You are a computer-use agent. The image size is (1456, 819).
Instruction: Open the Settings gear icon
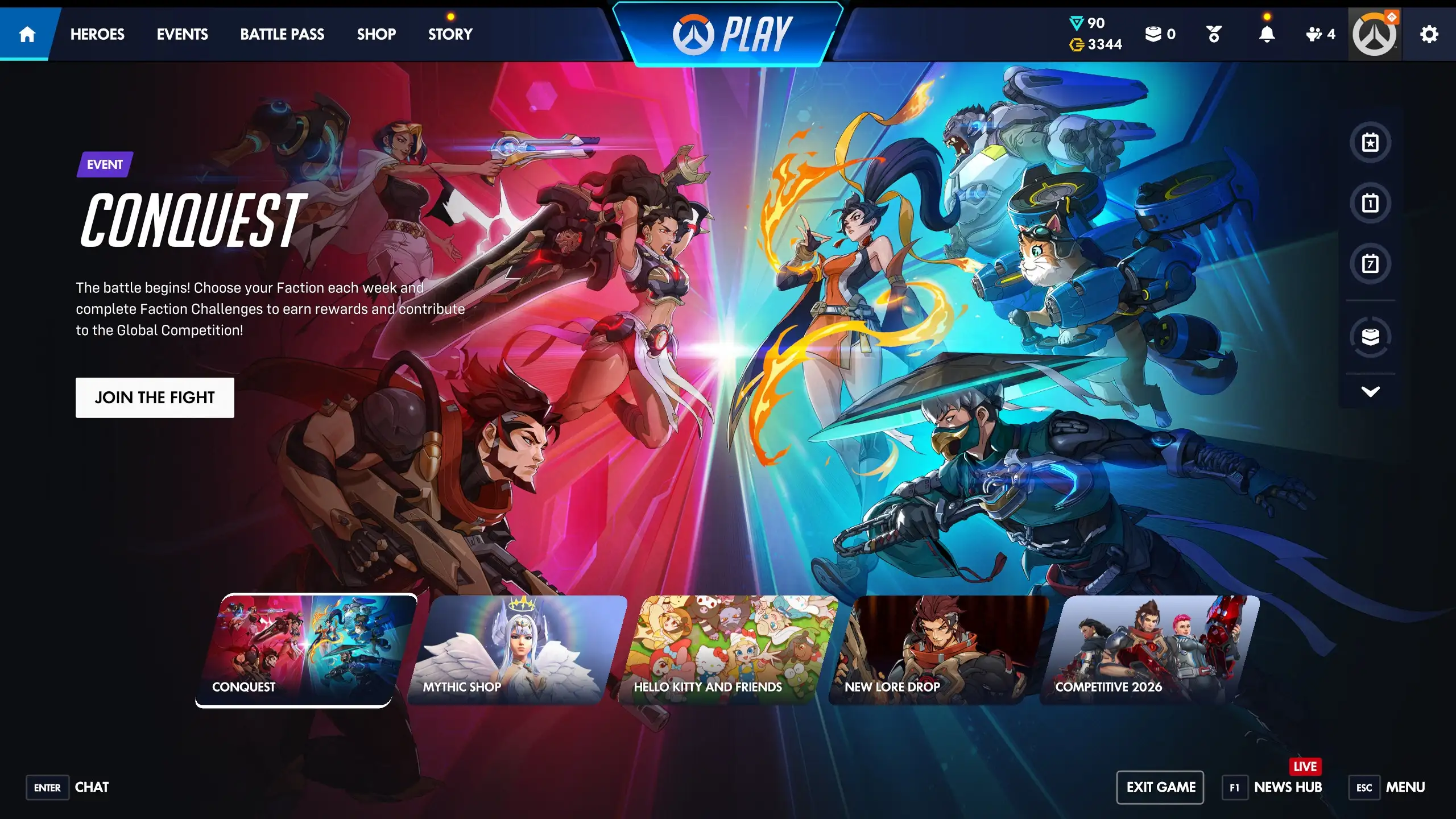point(1429,34)
